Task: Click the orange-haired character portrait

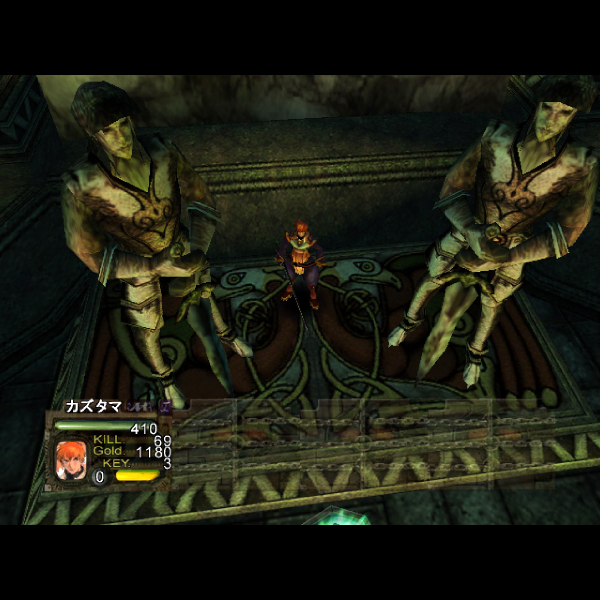Action: 70,461
